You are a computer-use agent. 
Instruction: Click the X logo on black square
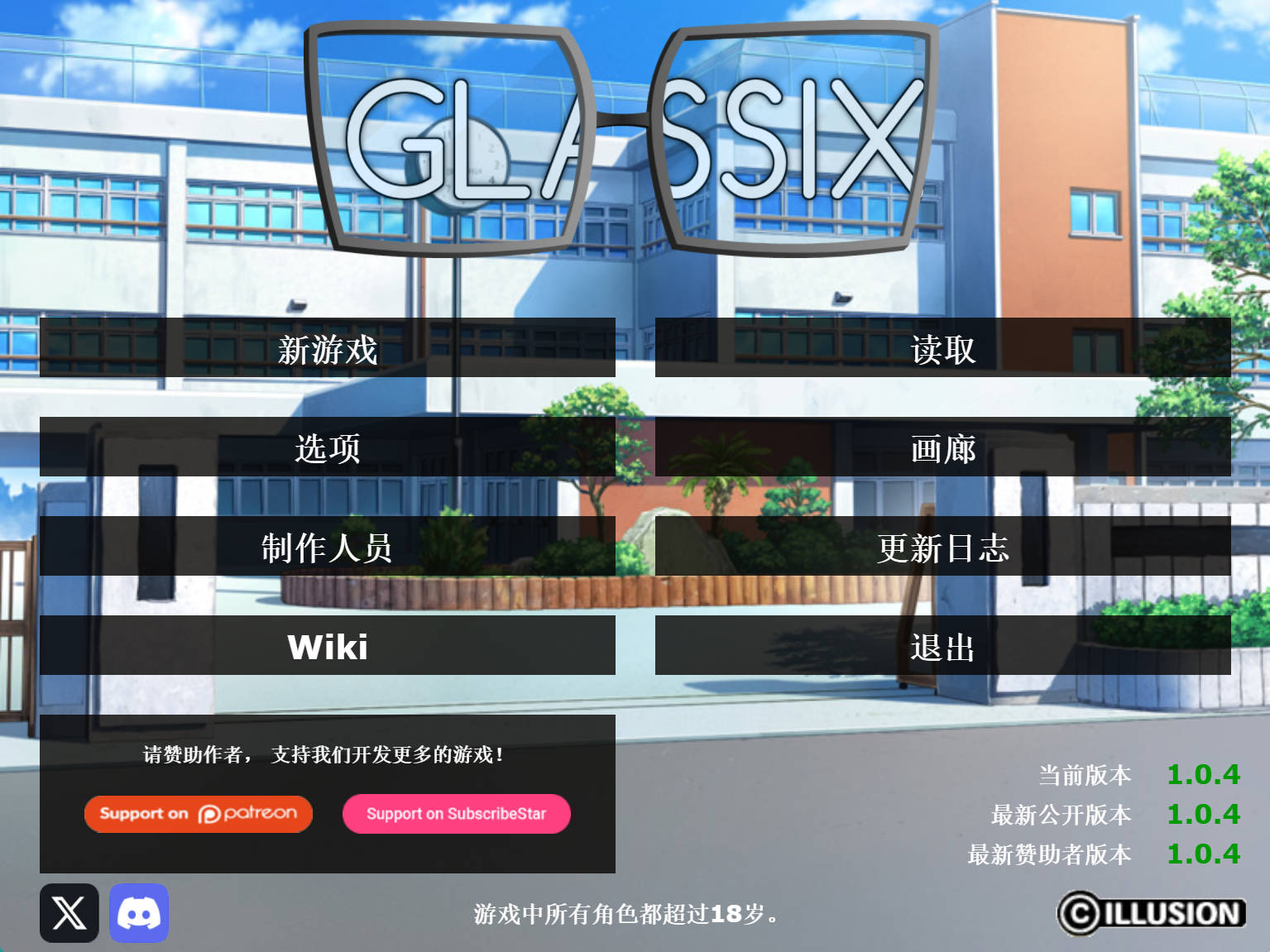68,913
